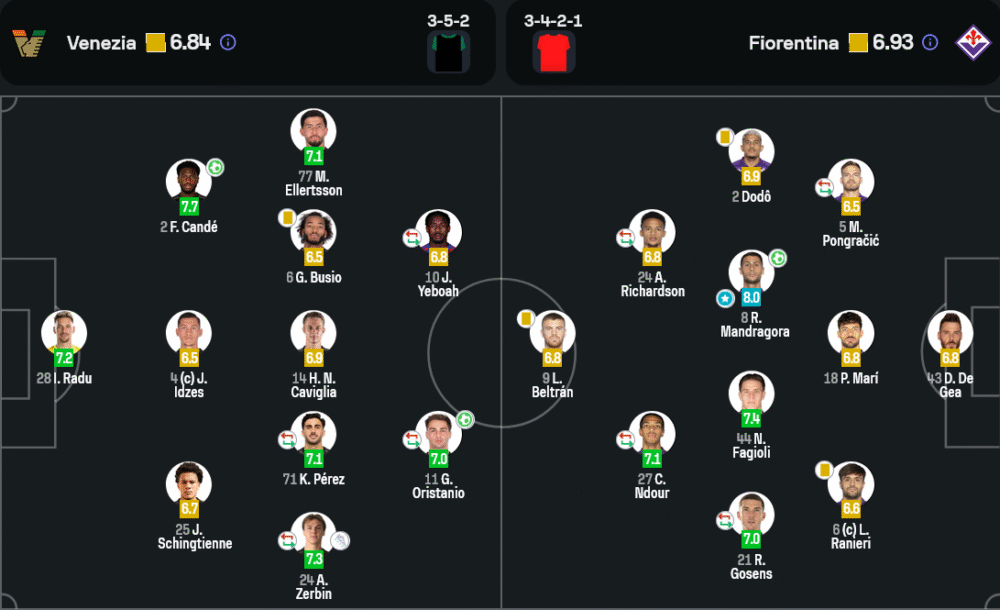The image size is (1000, 610).
Task: Open A. Zerbin's player card
Action: pos(313,535)
